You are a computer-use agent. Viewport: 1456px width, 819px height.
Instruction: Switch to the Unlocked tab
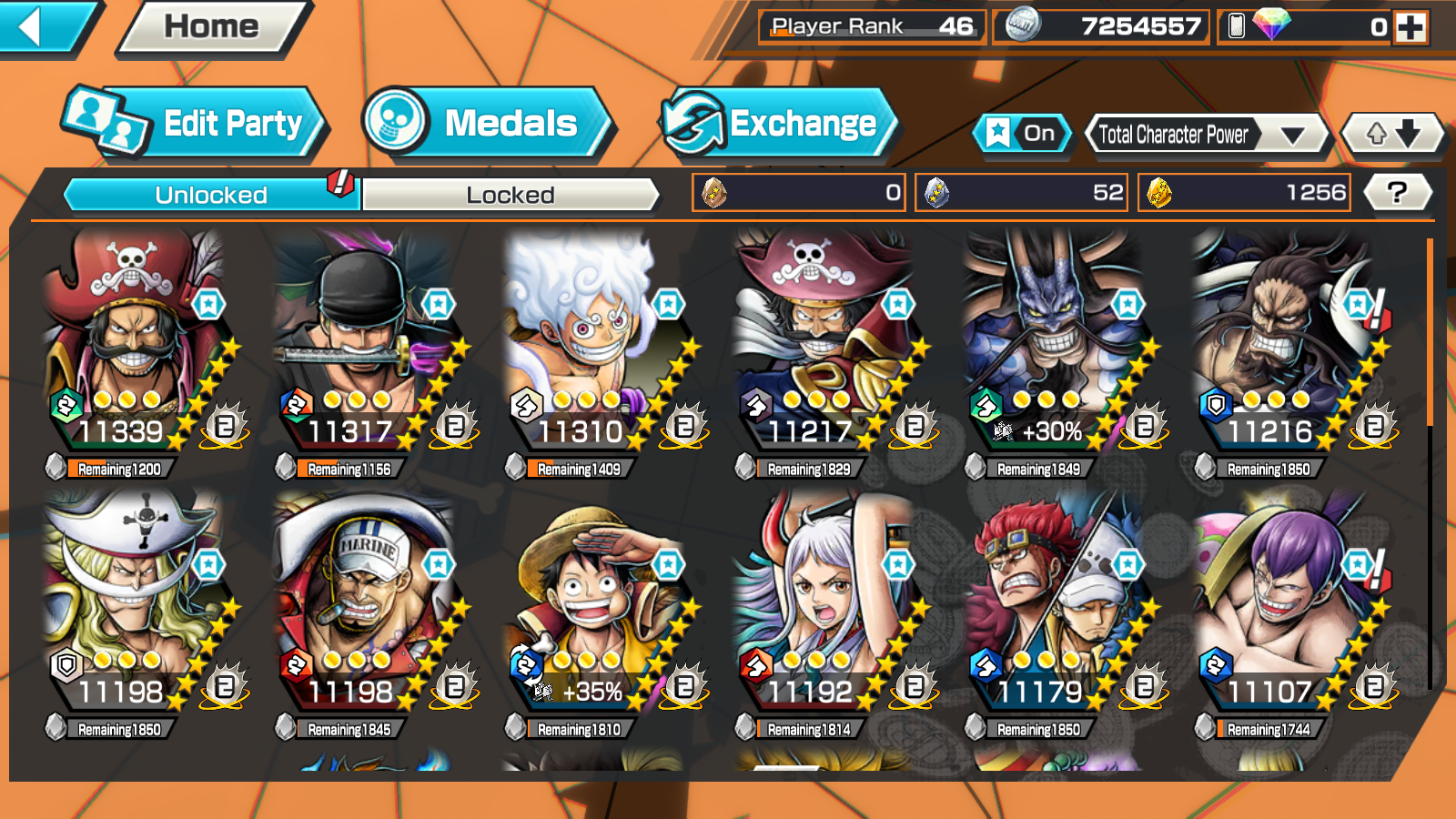(x=211, y=195)
